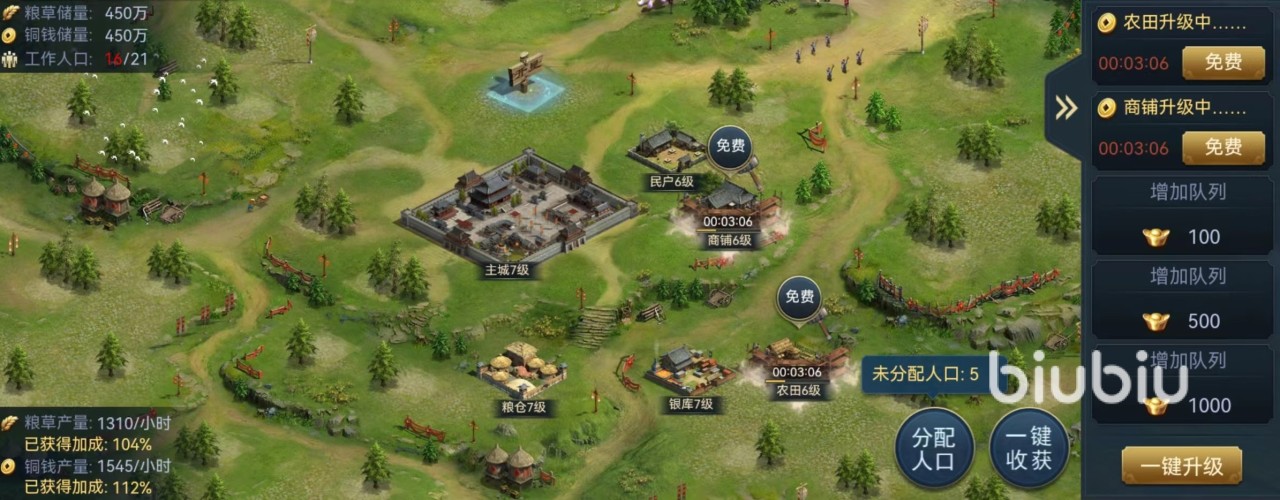
Task: Select the 银库7级 treasury building
Action: (688, 372)
